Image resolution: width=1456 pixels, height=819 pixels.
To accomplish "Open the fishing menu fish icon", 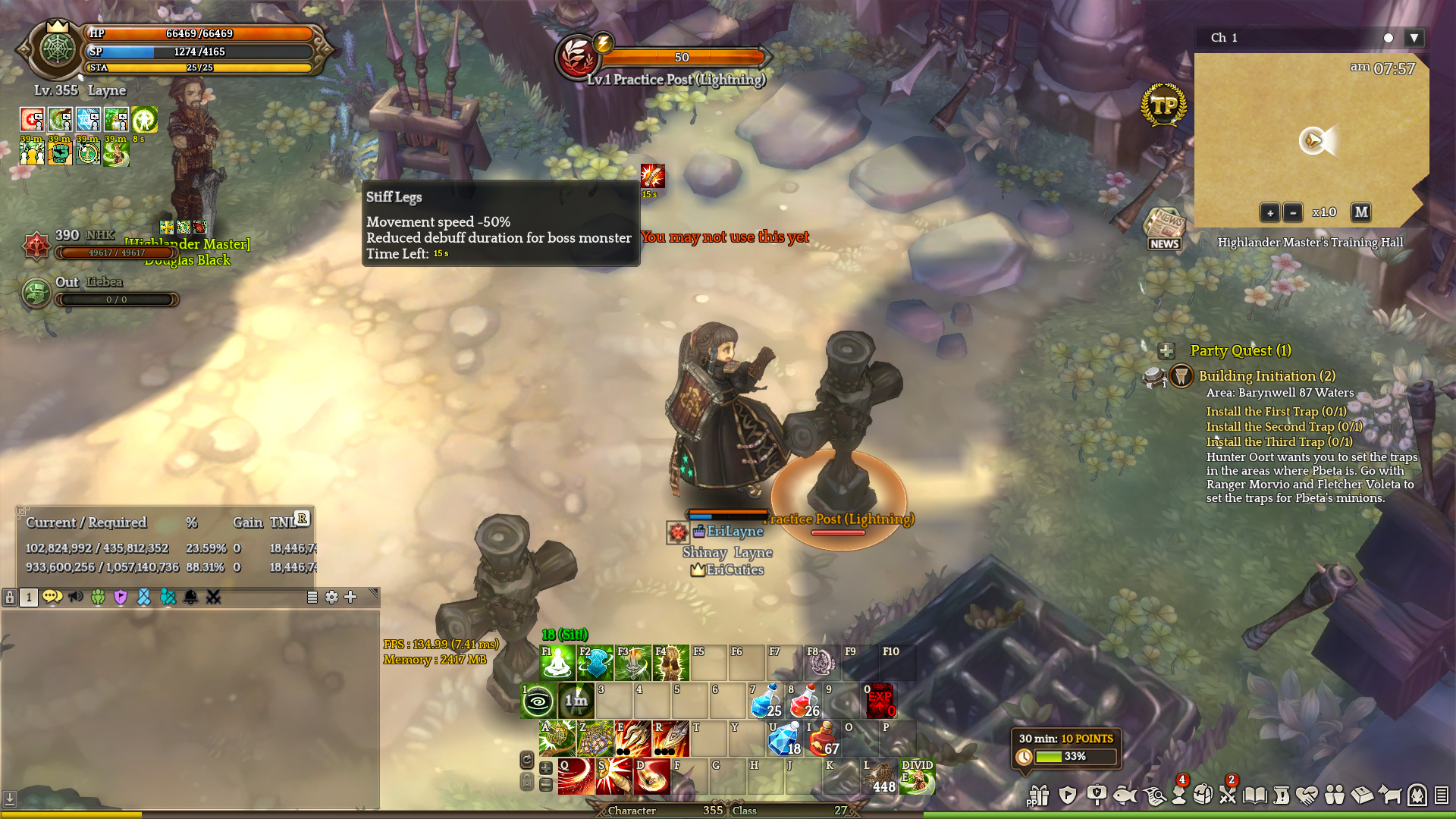I will pyautogui.click(x=1124, y=795).
